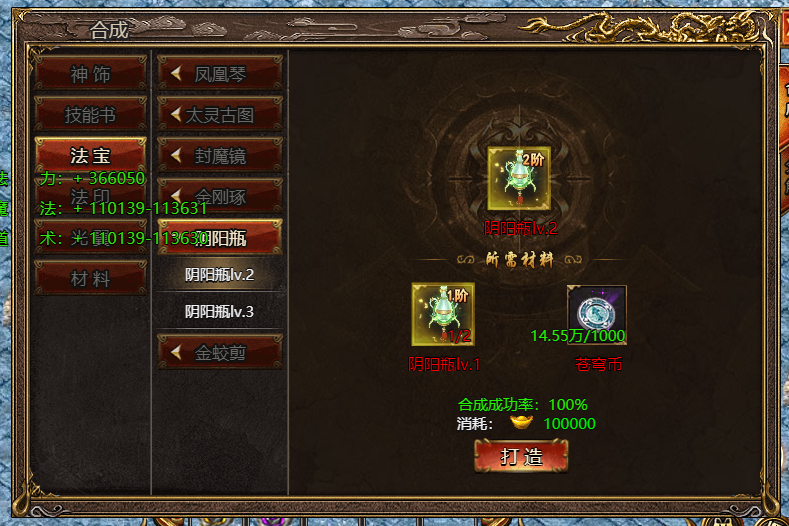Collapse the 阴阳瓶 list header

point(220,237)
